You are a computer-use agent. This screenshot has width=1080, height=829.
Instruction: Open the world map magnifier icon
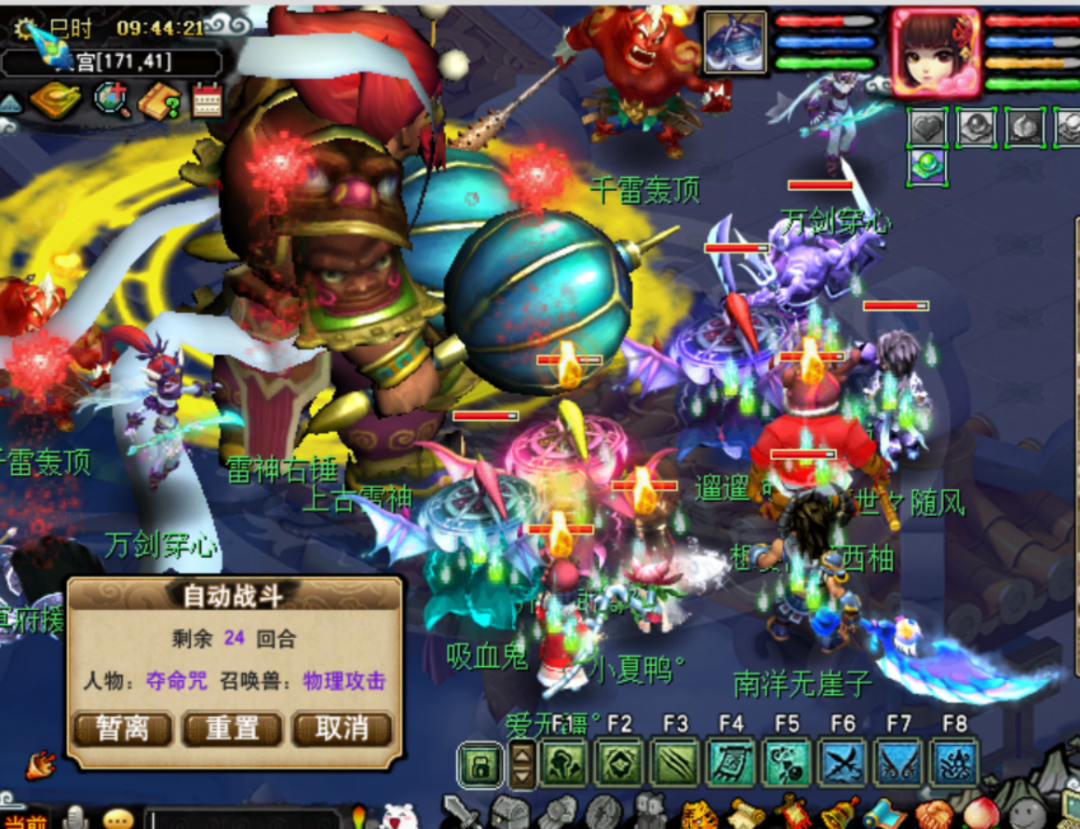click(x=110, y=100)
